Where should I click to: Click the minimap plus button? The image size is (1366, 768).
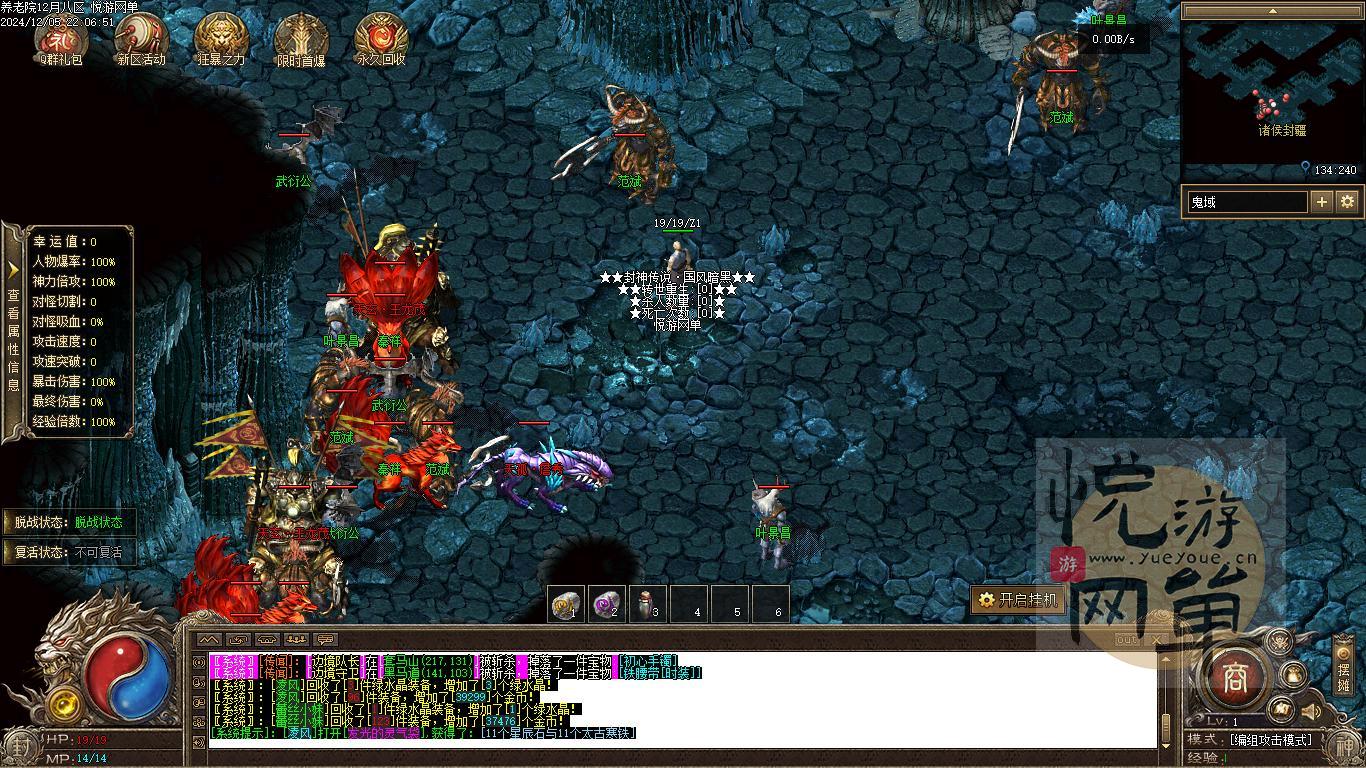pos(1321,202)
